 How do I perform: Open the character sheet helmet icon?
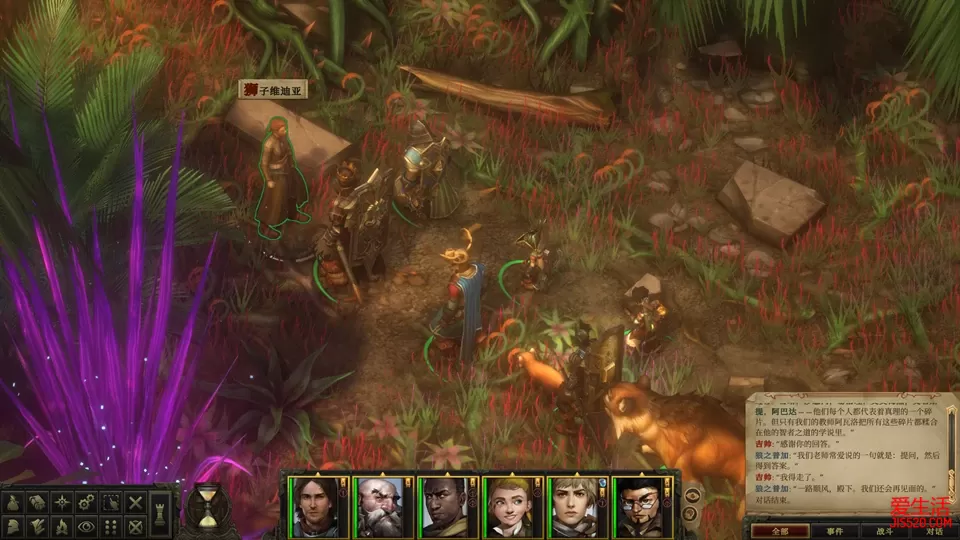tap(14, 526)
